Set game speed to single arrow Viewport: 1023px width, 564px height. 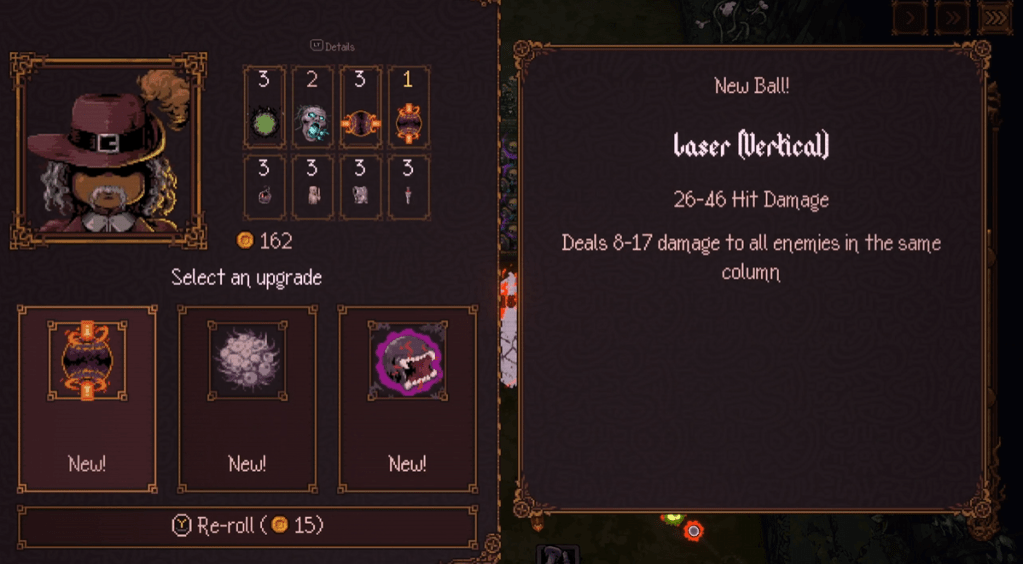(x=910, y=16)
